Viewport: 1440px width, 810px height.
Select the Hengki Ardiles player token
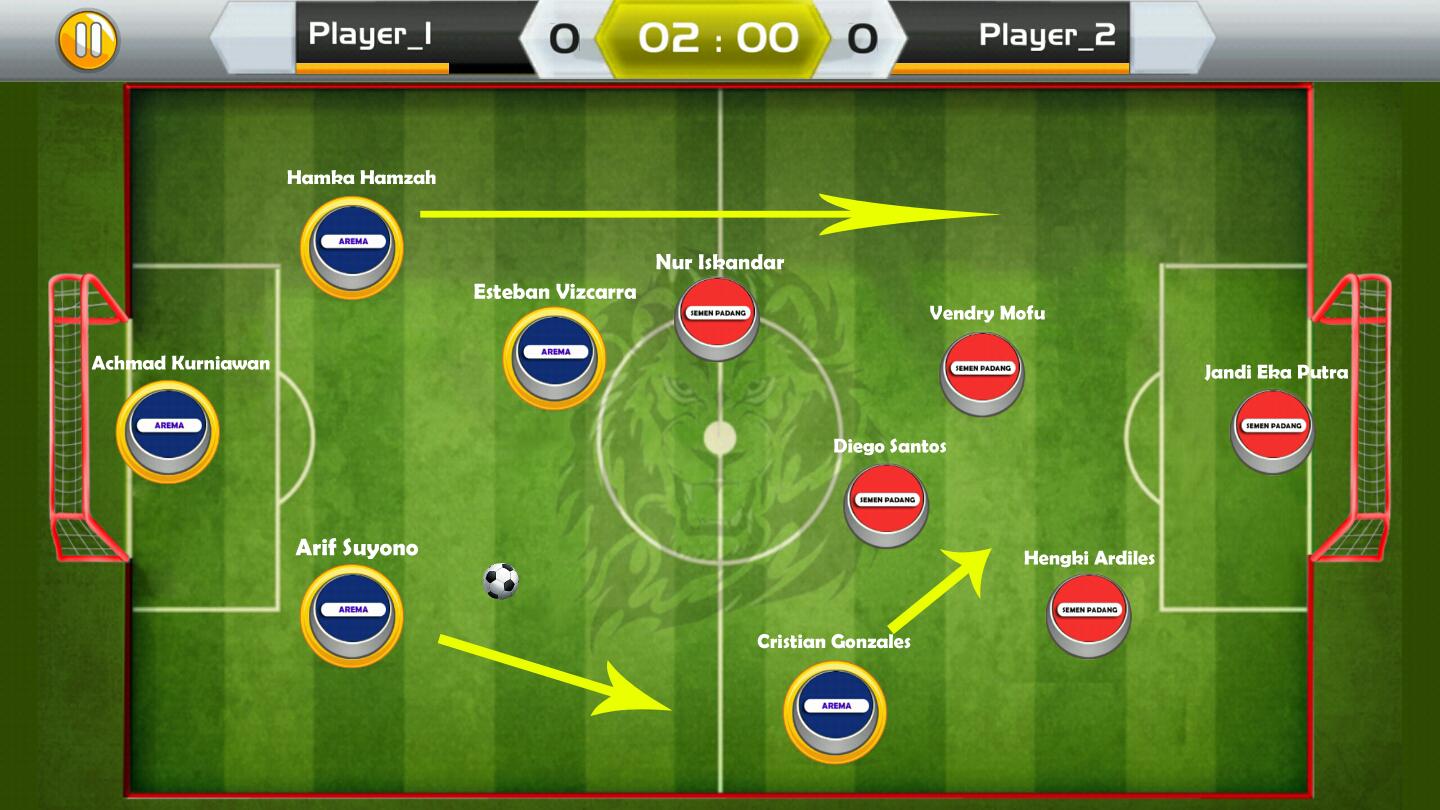[1088, 613]
